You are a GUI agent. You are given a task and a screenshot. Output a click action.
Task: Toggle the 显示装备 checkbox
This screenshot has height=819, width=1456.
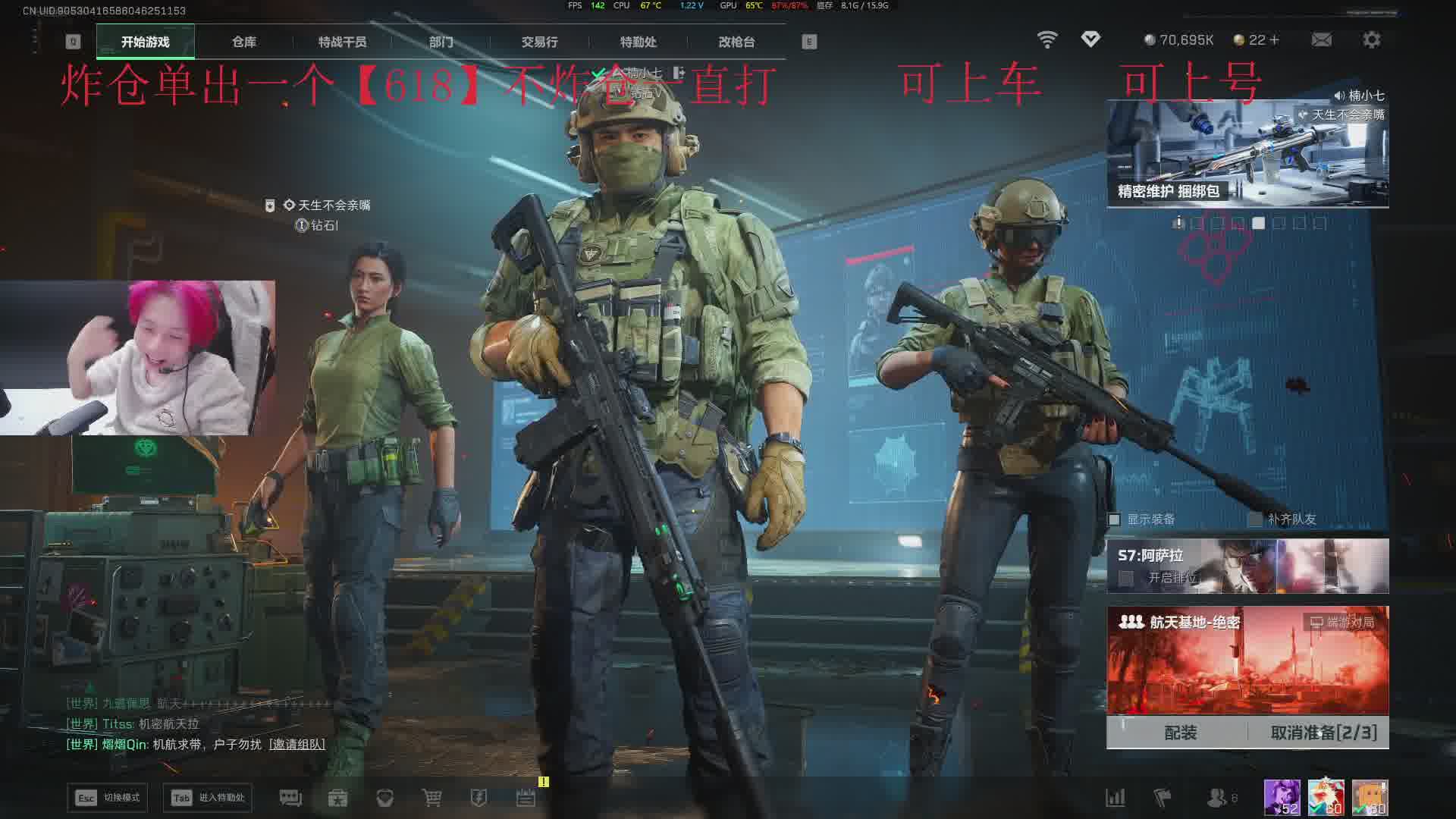coord(1115,519)
